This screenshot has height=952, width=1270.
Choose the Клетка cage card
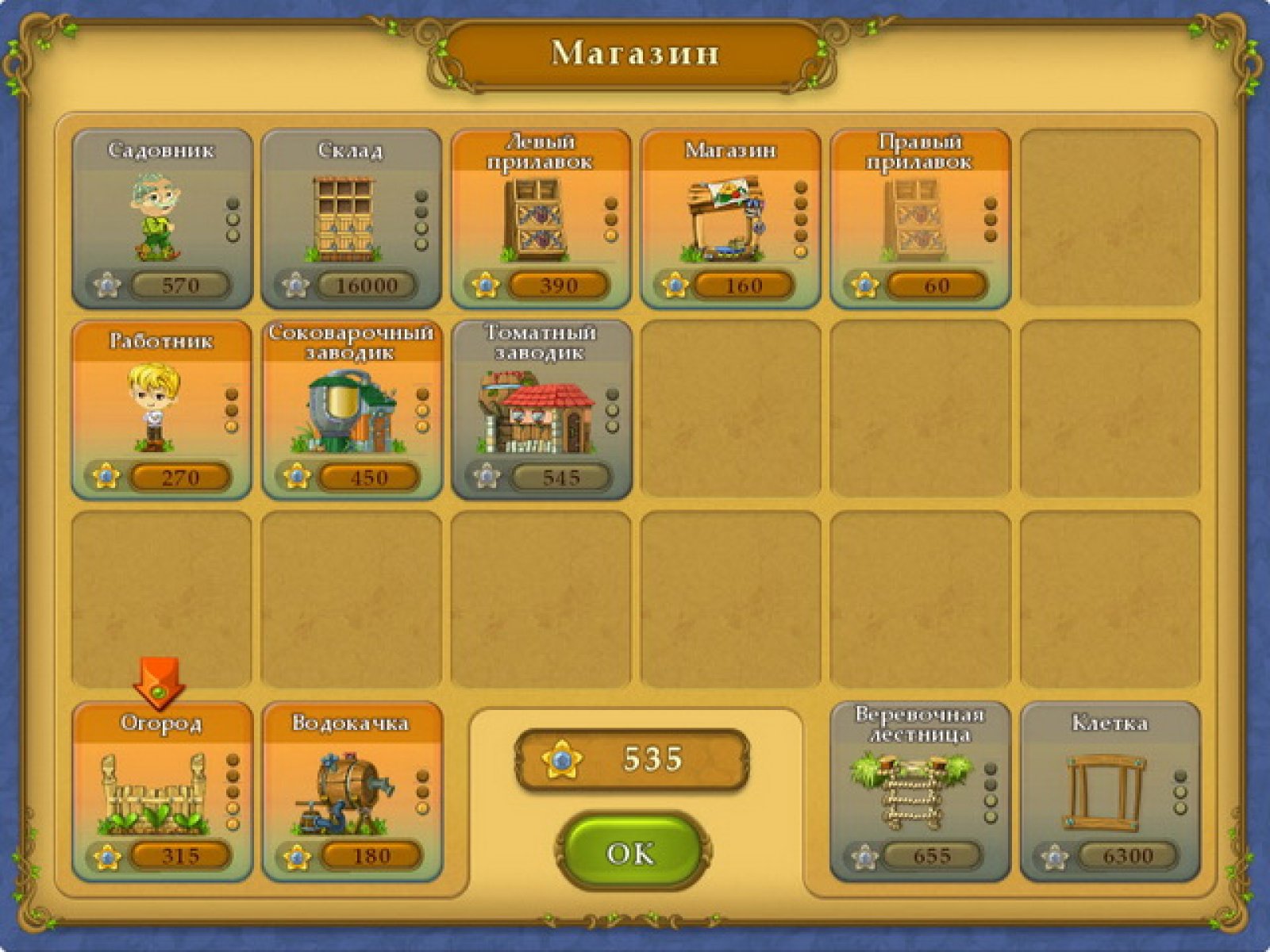point(1110,792)
